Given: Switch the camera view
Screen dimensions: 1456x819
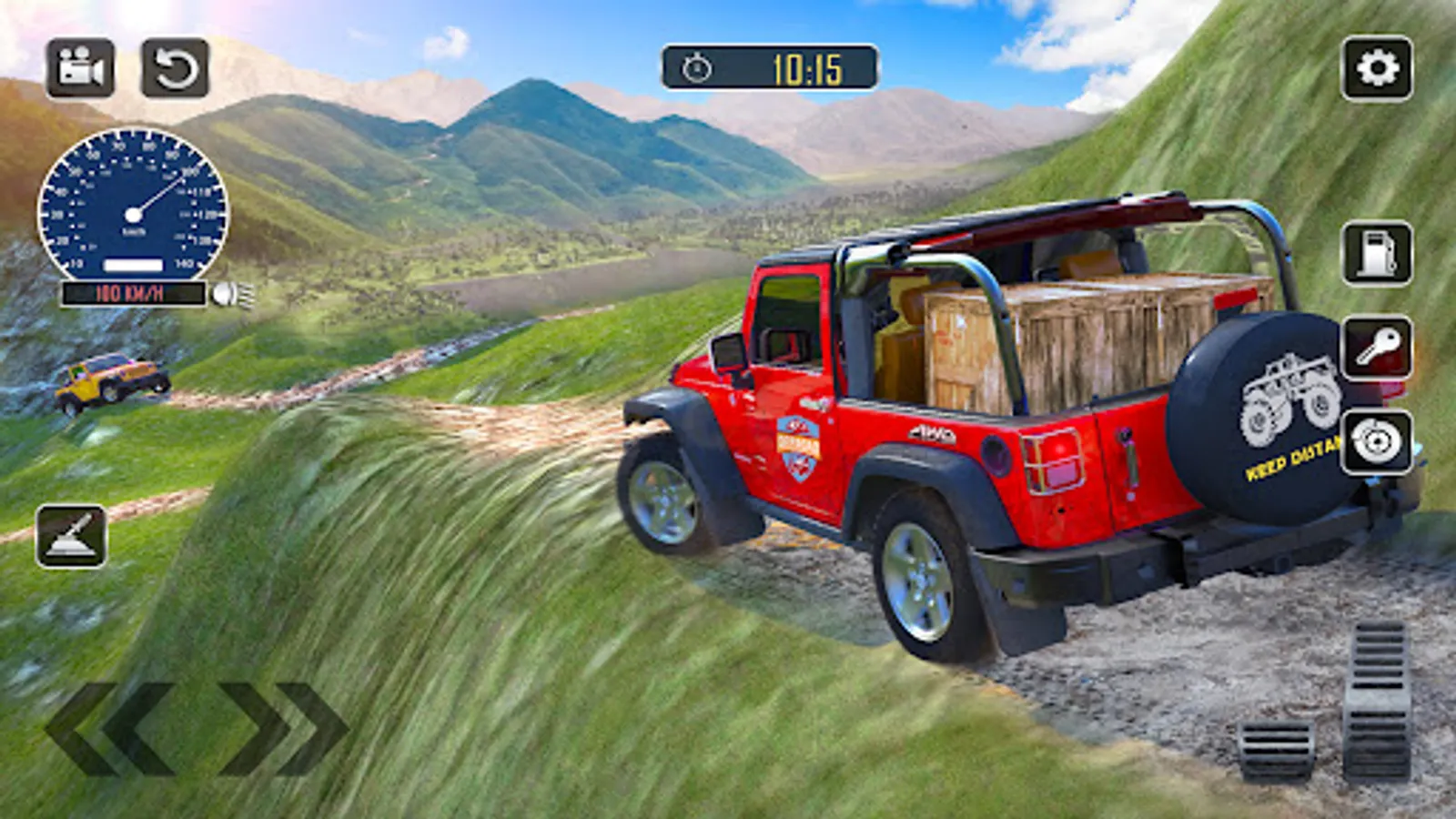Looking at the screenshot, I should 80,68.
